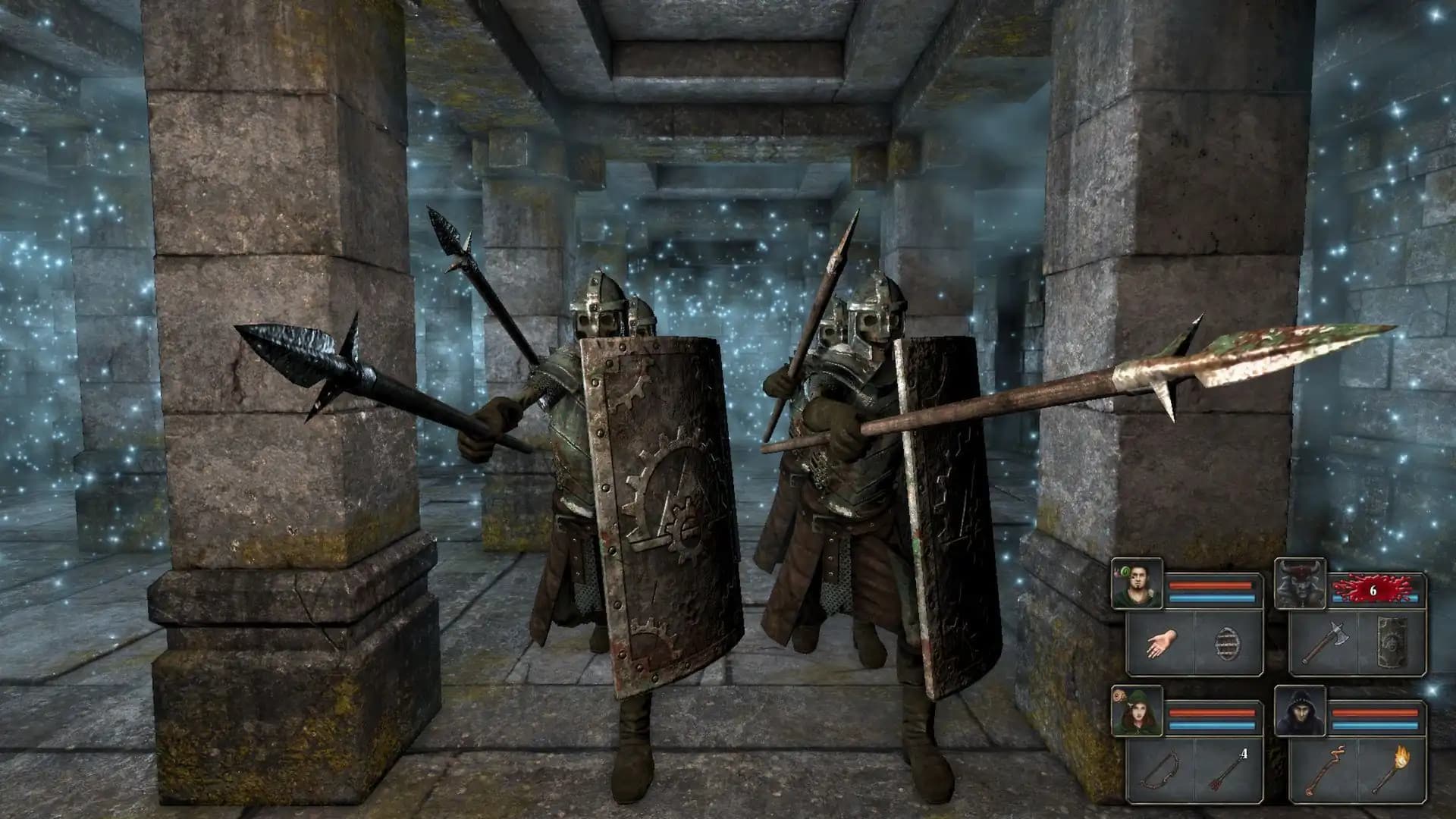Click the empty slot next to the axe
This screenshot has width=1456, height=819.
(x=1391, y=643)
